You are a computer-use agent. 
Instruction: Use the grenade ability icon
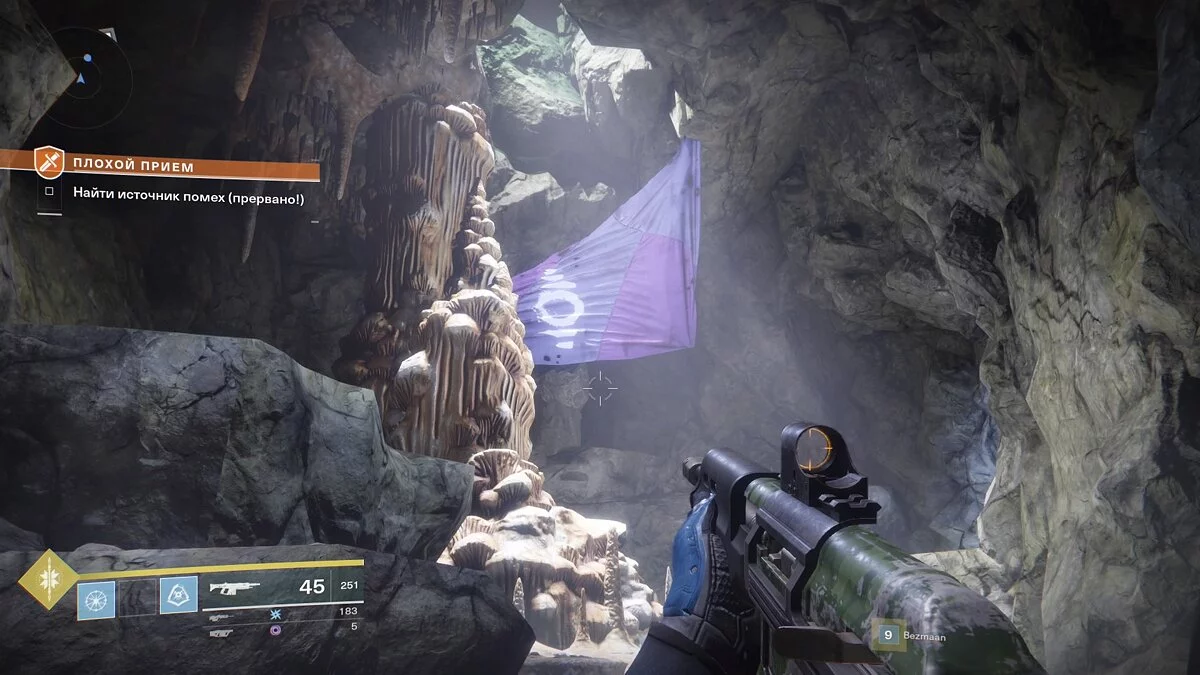click(x=96, y=598)
